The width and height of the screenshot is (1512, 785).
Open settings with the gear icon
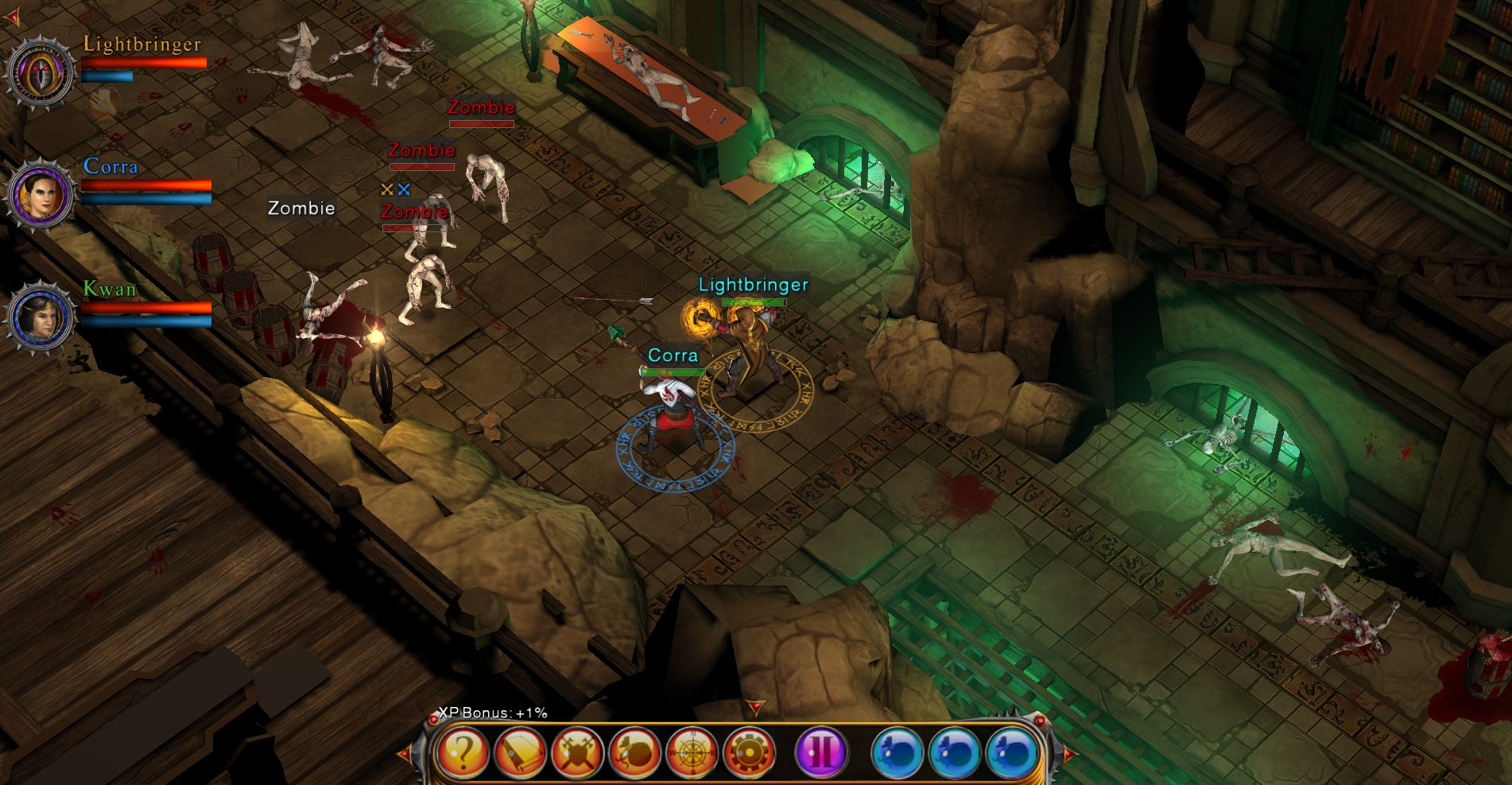pyautogui.click(x=749, y=752)
